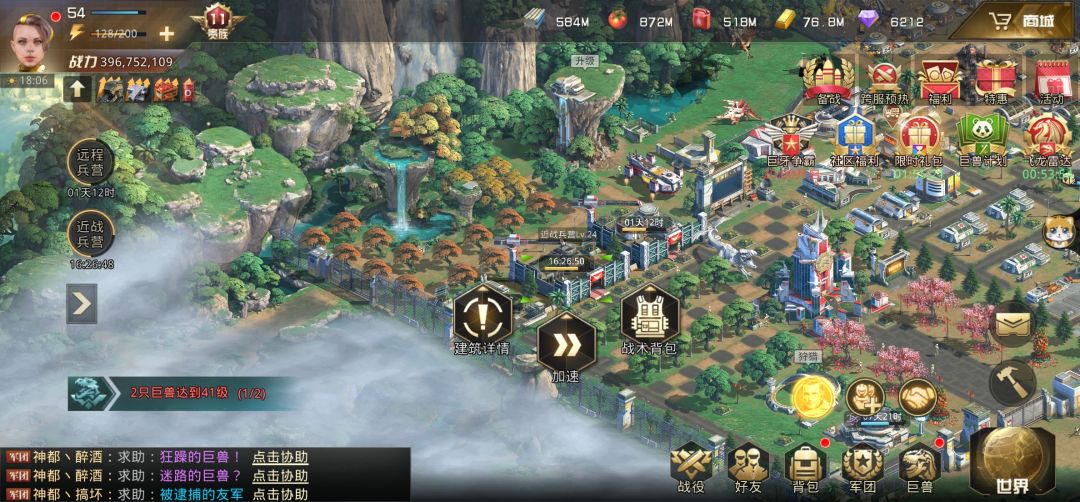Open the 背包 inventory menu

804,468
